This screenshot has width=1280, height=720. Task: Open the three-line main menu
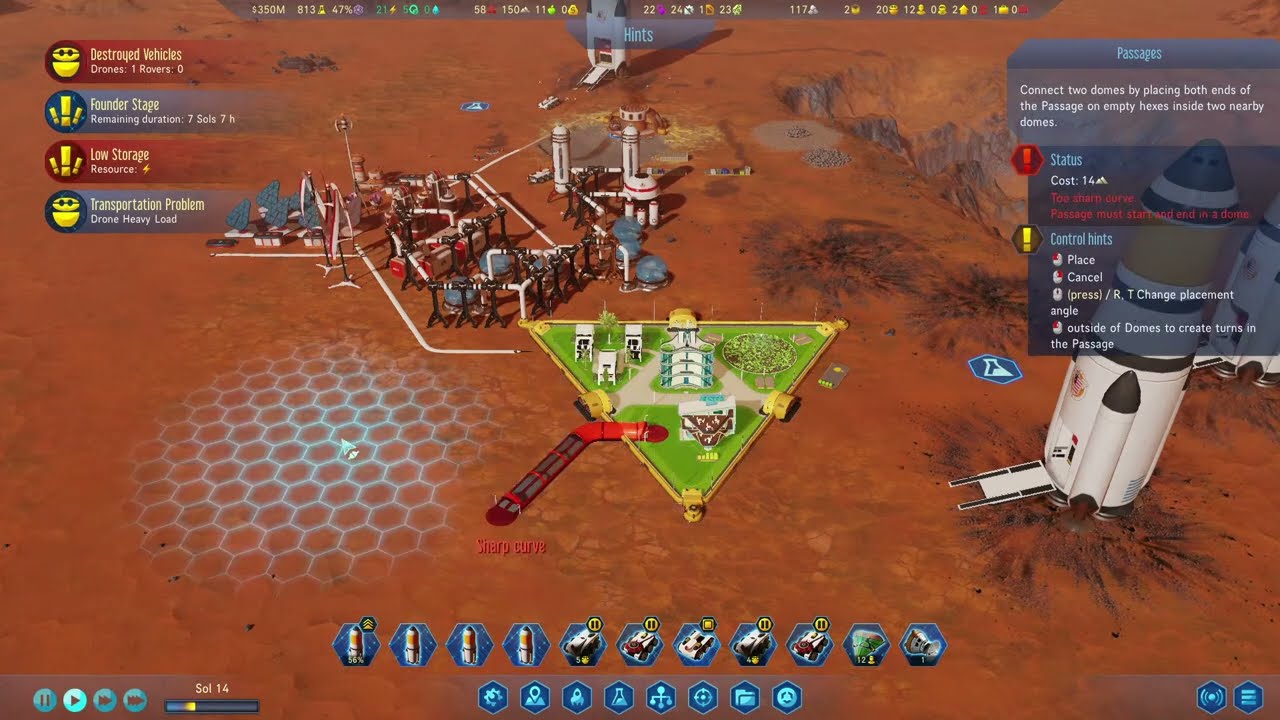[1247, 697]
